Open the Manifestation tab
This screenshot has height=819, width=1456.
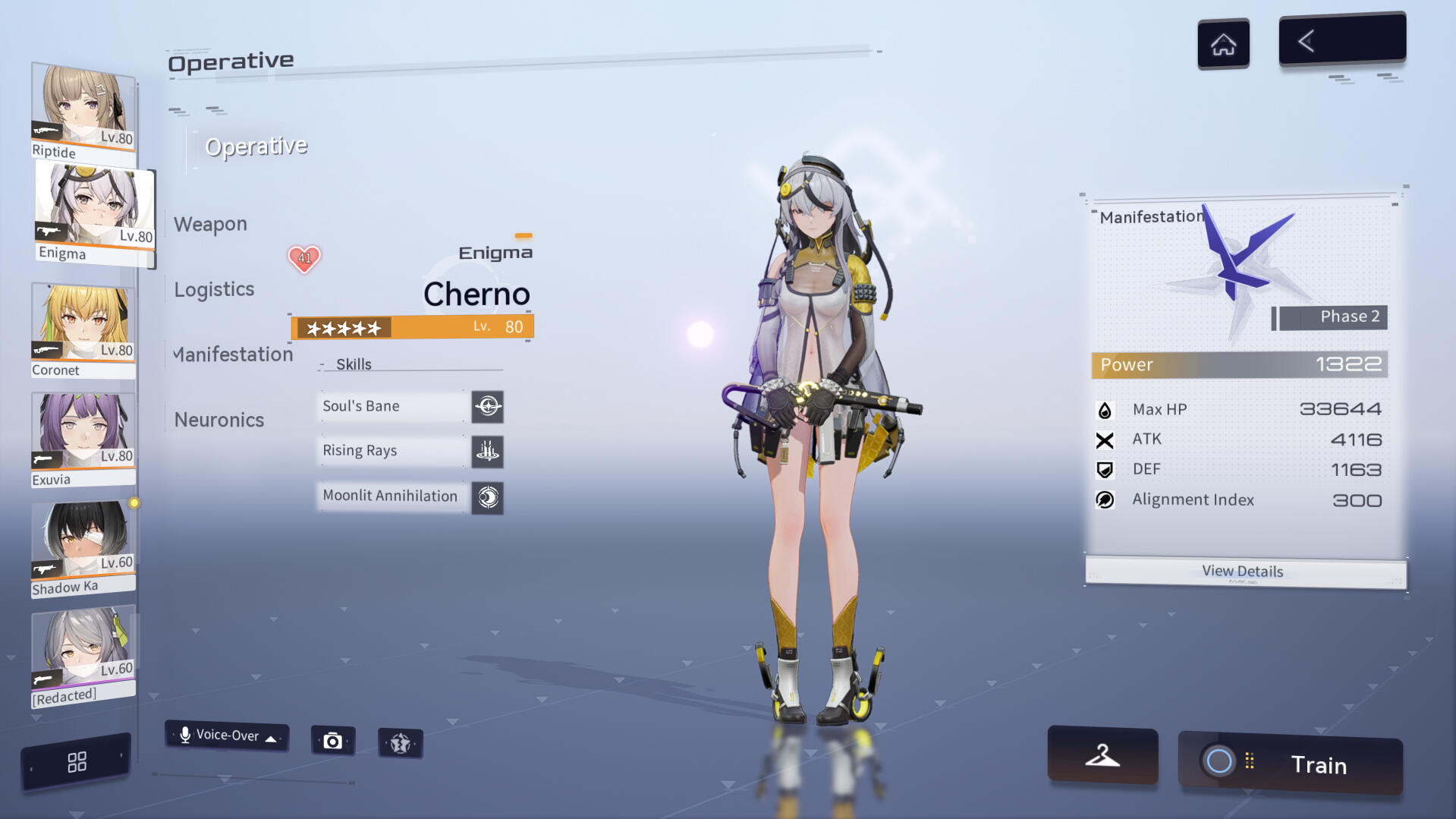pos(232,354)
